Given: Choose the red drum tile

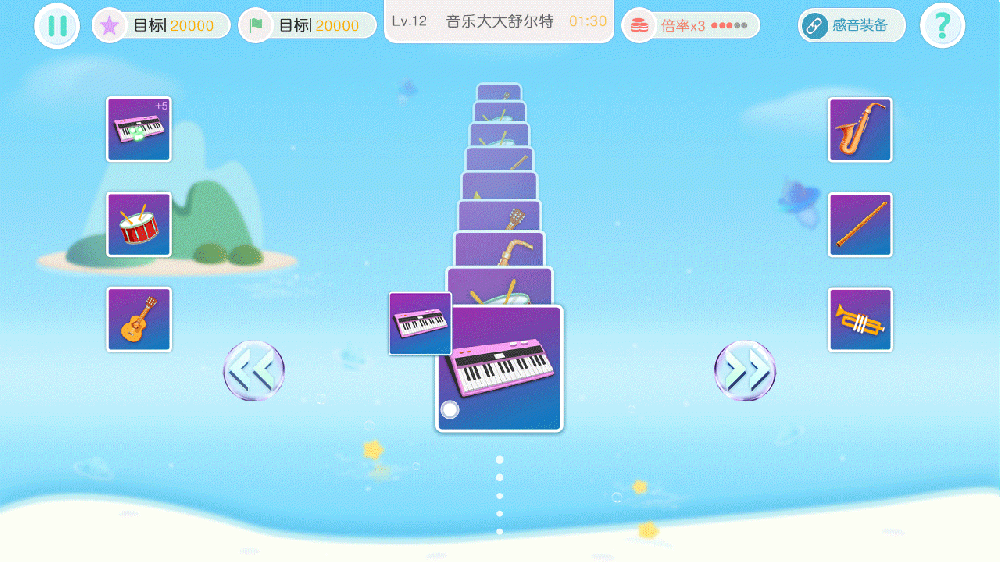Looking at the screenshot, I should click(139, 224).
